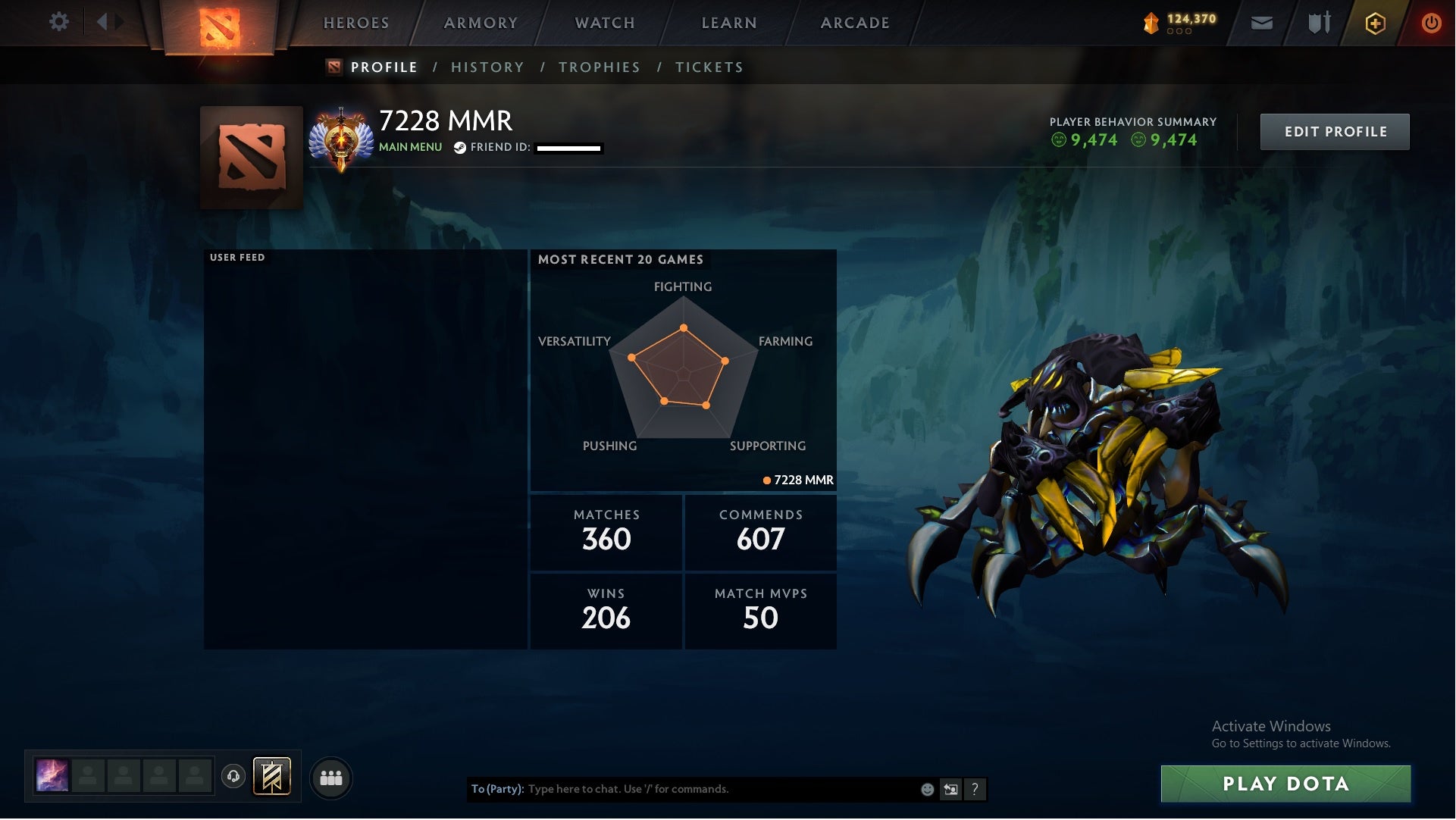Image resolution: width=1456 pixels, height=820 pixels.
Task: Expand the User Feed panel
Action: click(237, 258)
